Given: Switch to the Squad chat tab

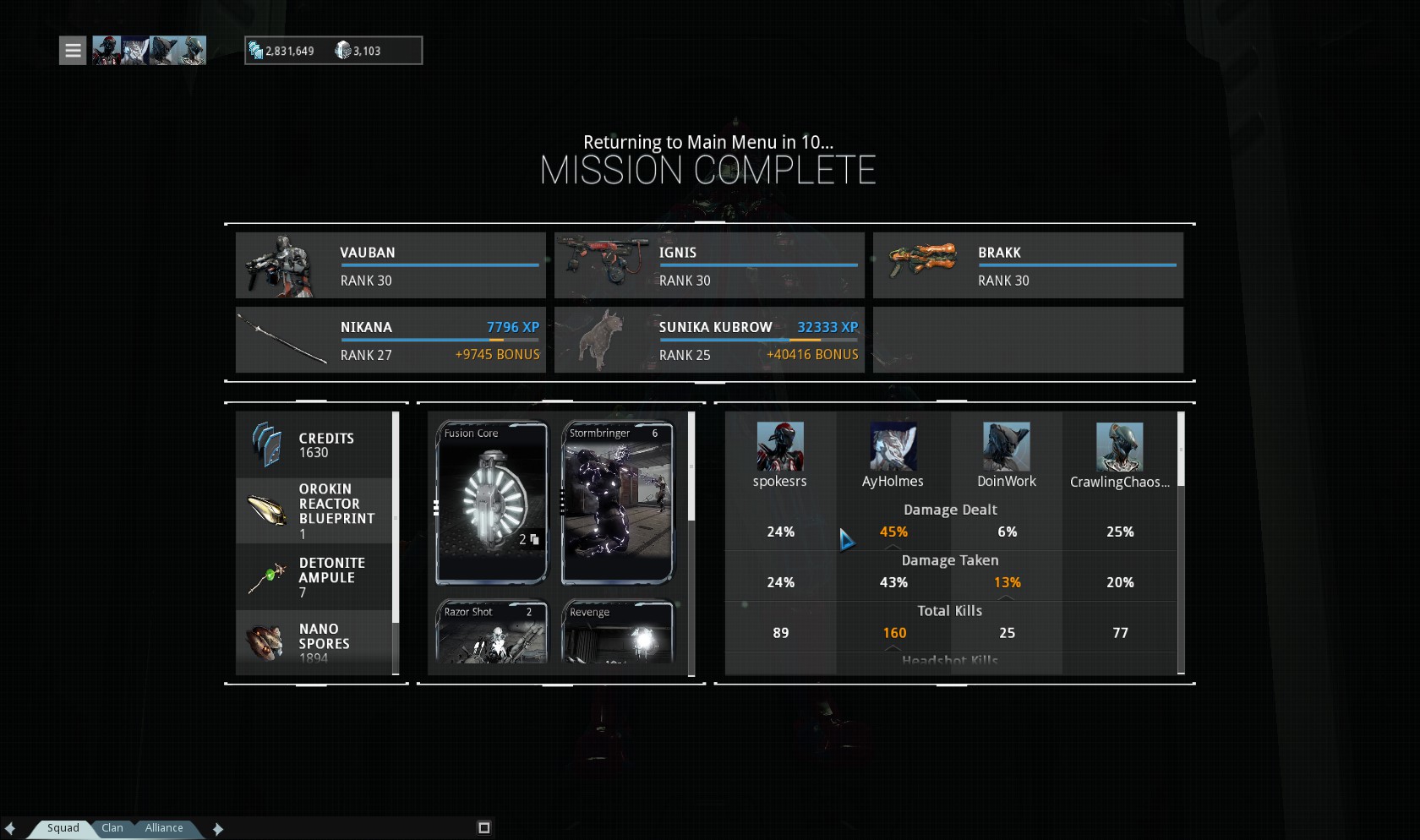Looking at the screenshot, I should tap(63, 828).
